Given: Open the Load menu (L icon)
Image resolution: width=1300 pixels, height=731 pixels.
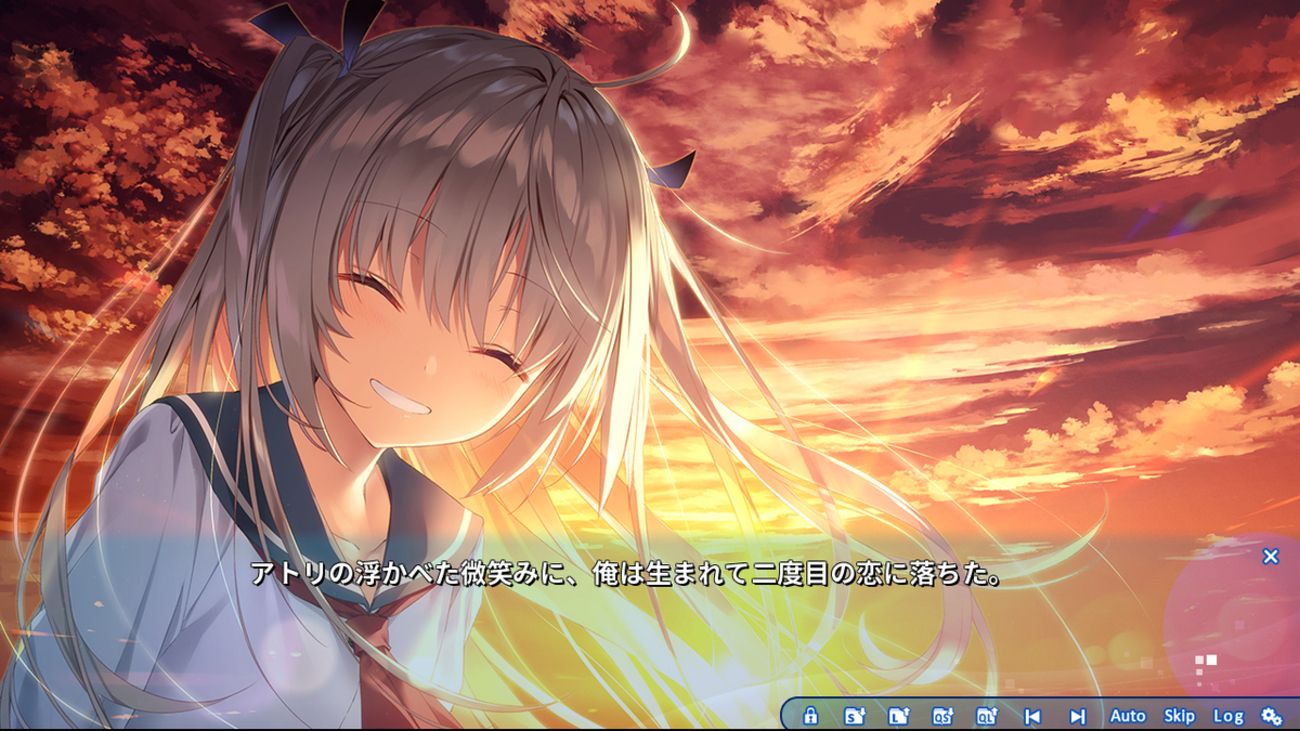Looking at the screenshot, I should tap(898, 716).
